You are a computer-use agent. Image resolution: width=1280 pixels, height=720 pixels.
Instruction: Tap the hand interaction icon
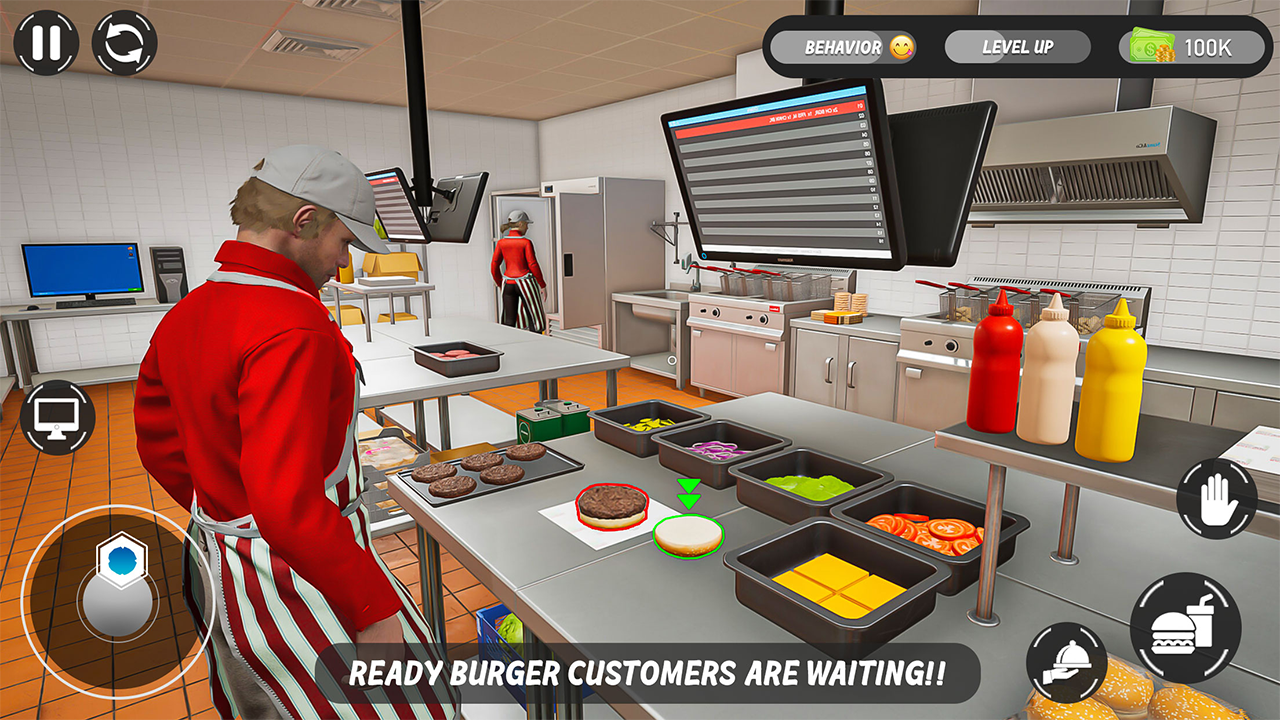1216,499
